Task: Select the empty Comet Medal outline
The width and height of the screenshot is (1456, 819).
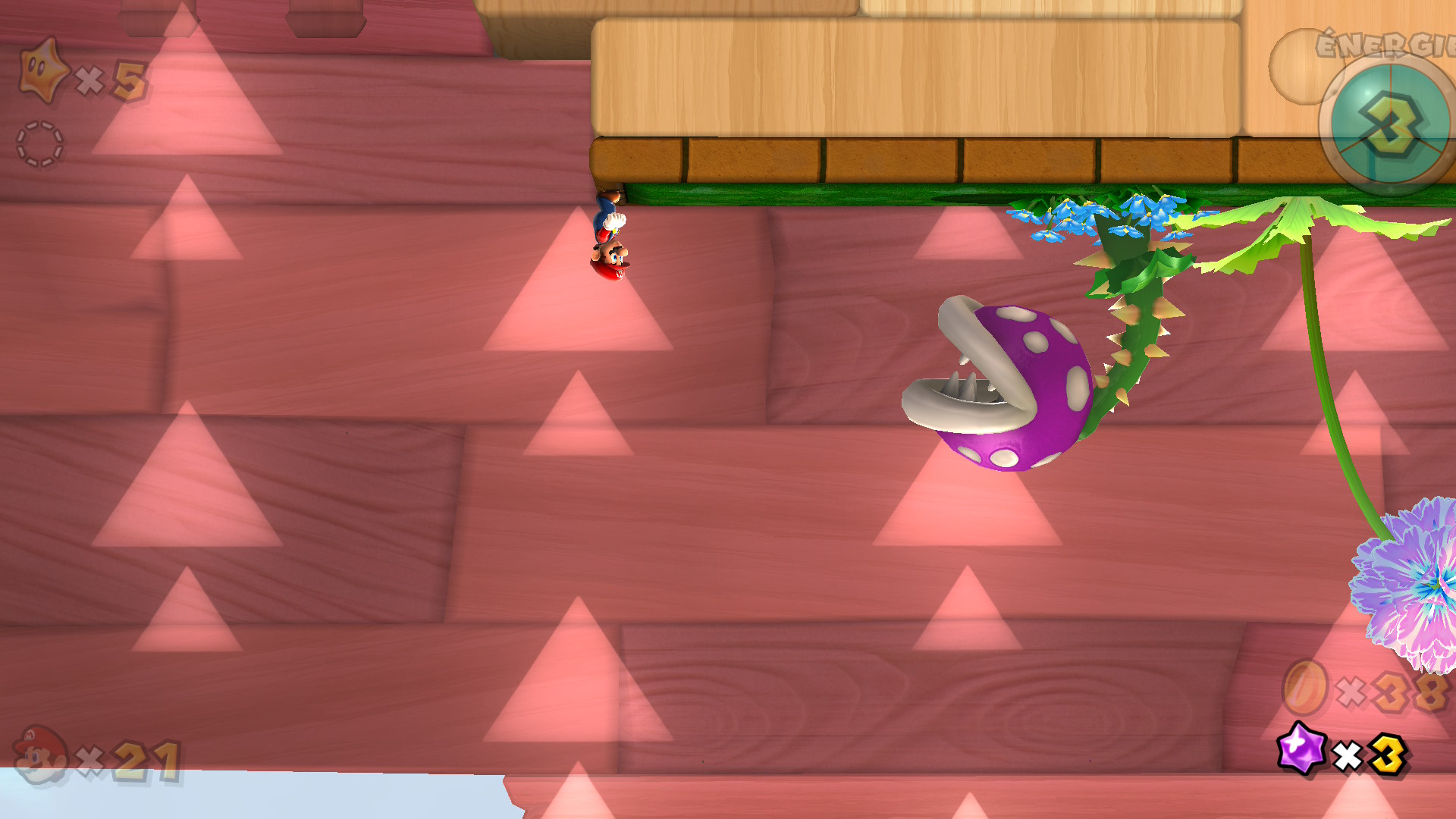Action: (39, 143)
